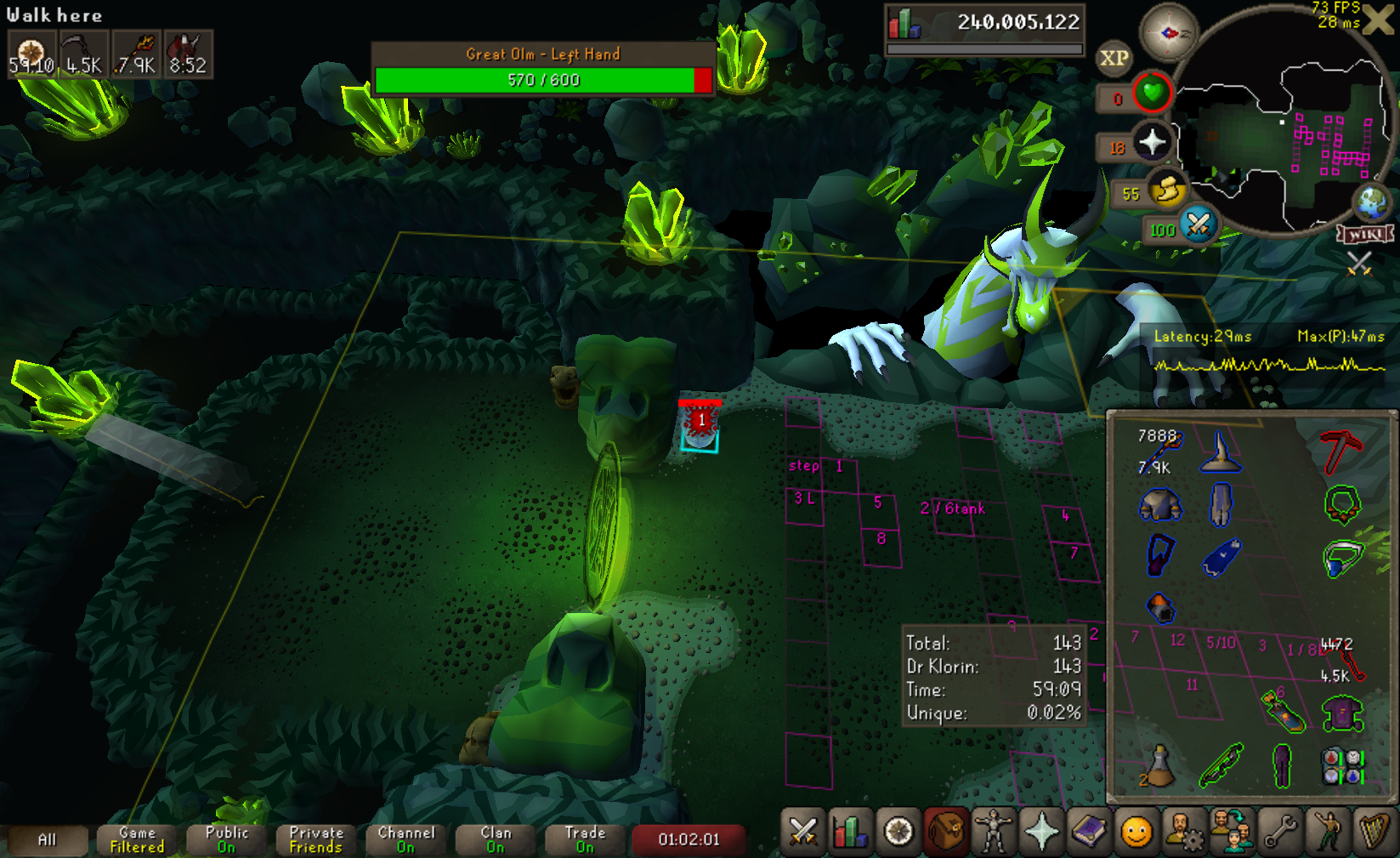The height and width of the screenshot is (858, 1400).
Task: Click the blue cape inventory slot
Action: 1221,557
